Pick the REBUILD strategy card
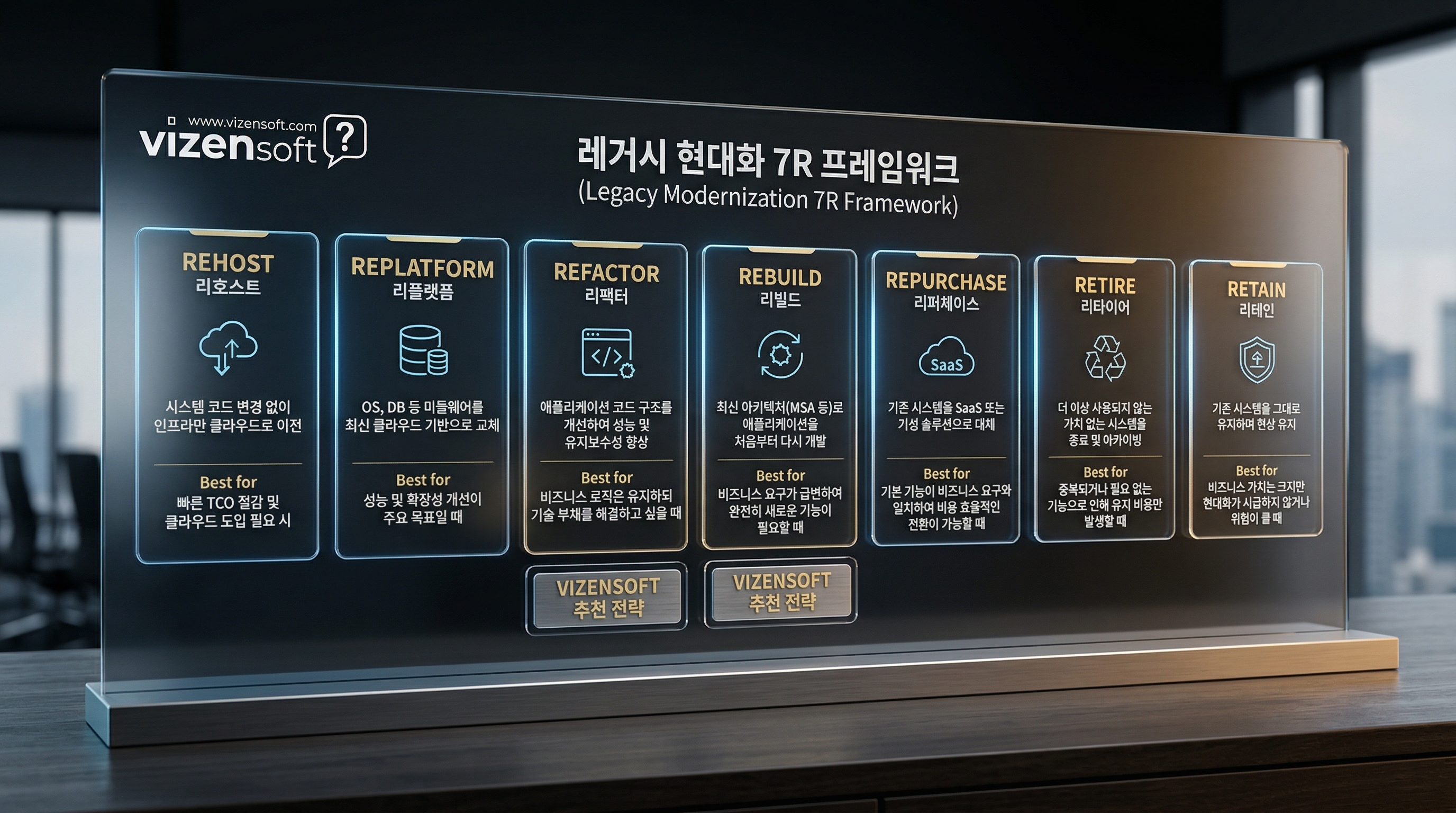 tap(780, 397)
